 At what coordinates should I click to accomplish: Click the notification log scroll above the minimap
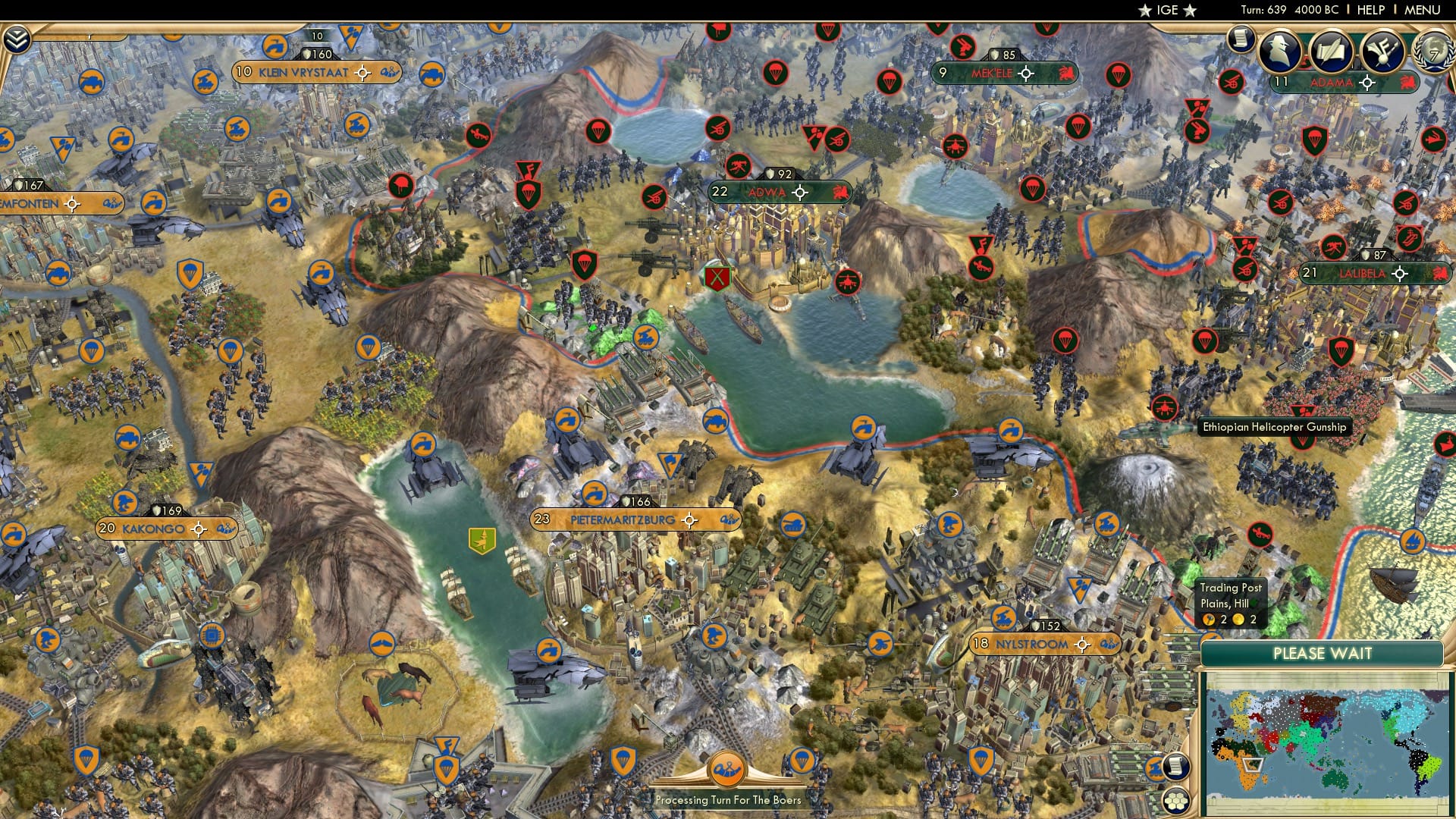(x=1178, y=767)
